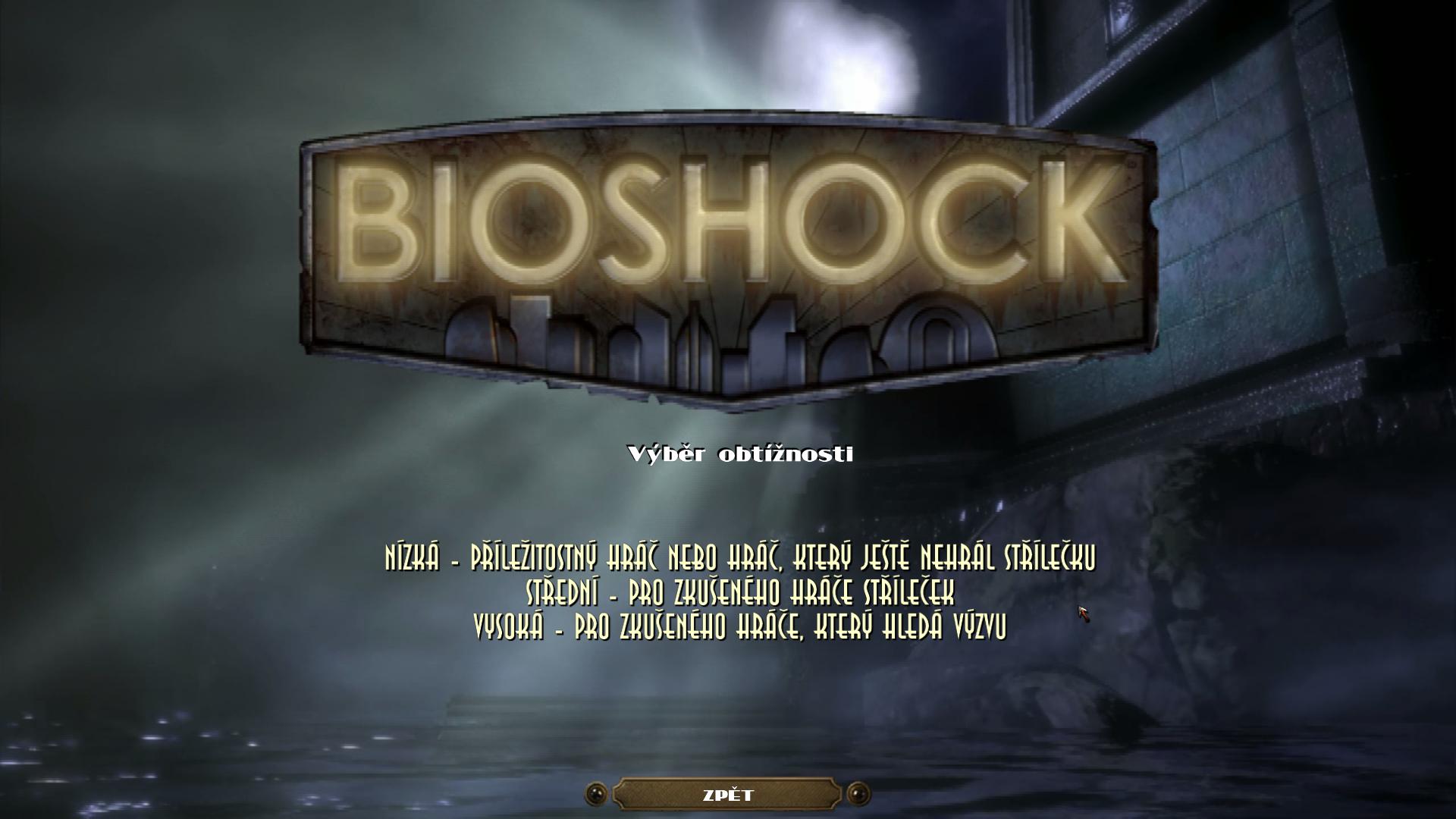Select the Nízká difficulty option
Image resolution: width=1456 pixels, height=819 pixels.
pos(739,559)
